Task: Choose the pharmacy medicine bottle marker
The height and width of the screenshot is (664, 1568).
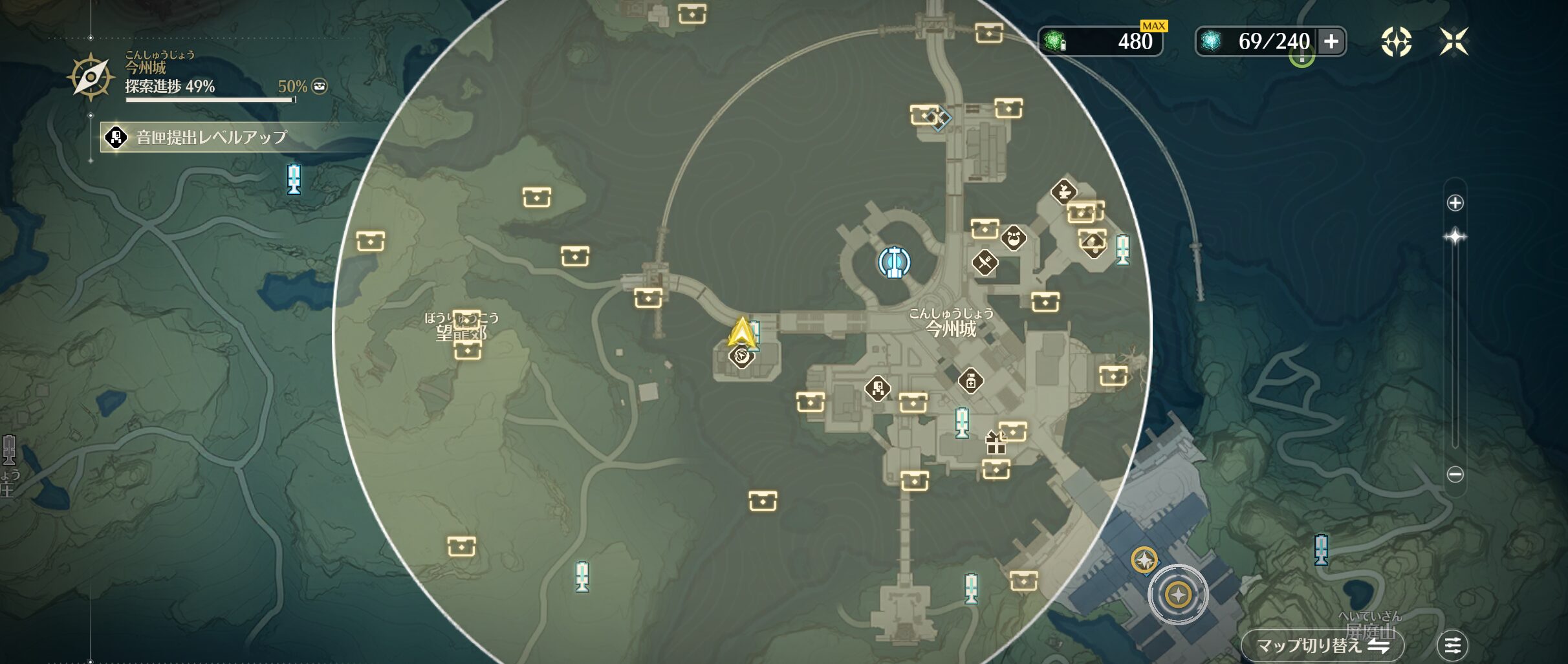Action: (x=970, y=381)
